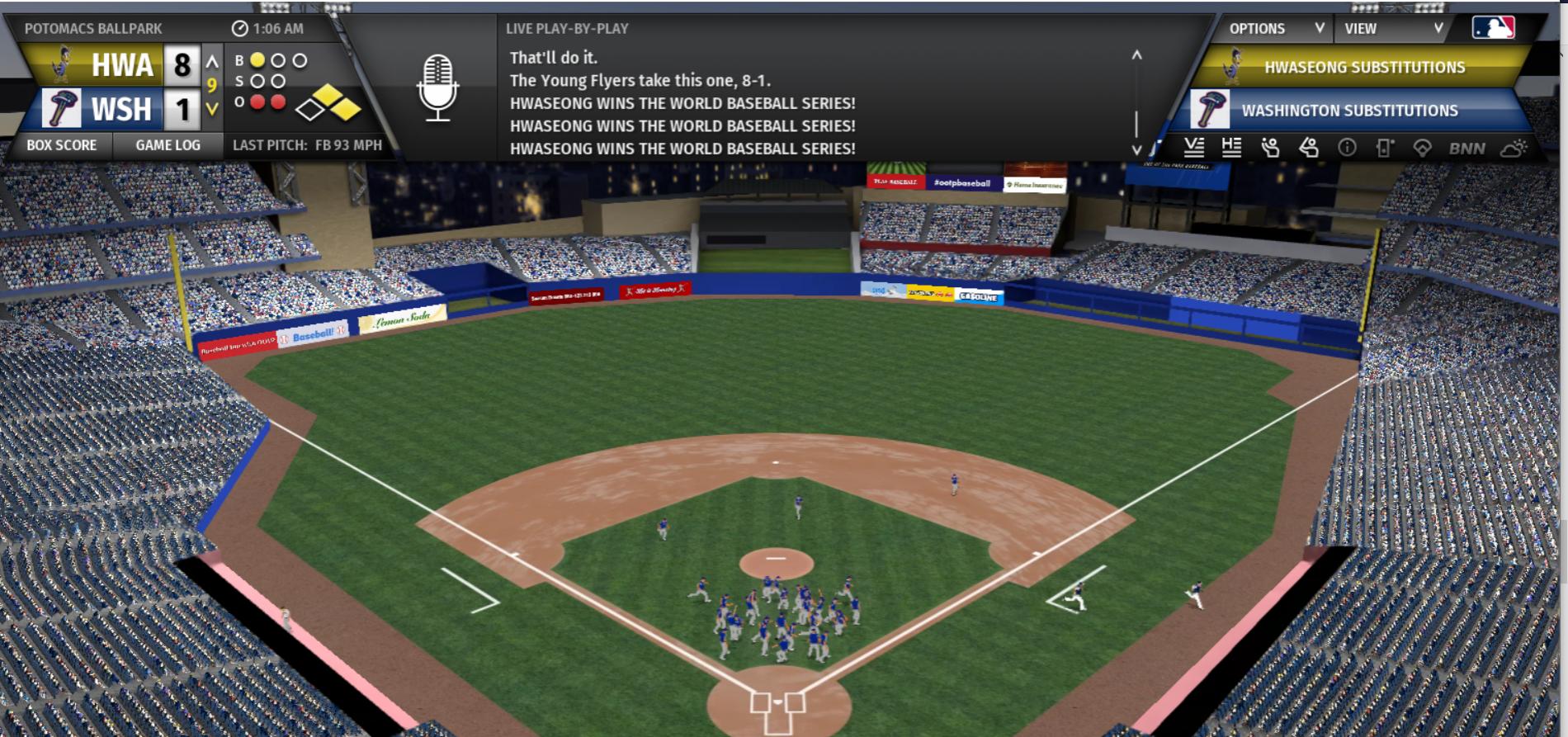
Task: Open Hwaseong Substitutions
Action: coord(1363,68)
